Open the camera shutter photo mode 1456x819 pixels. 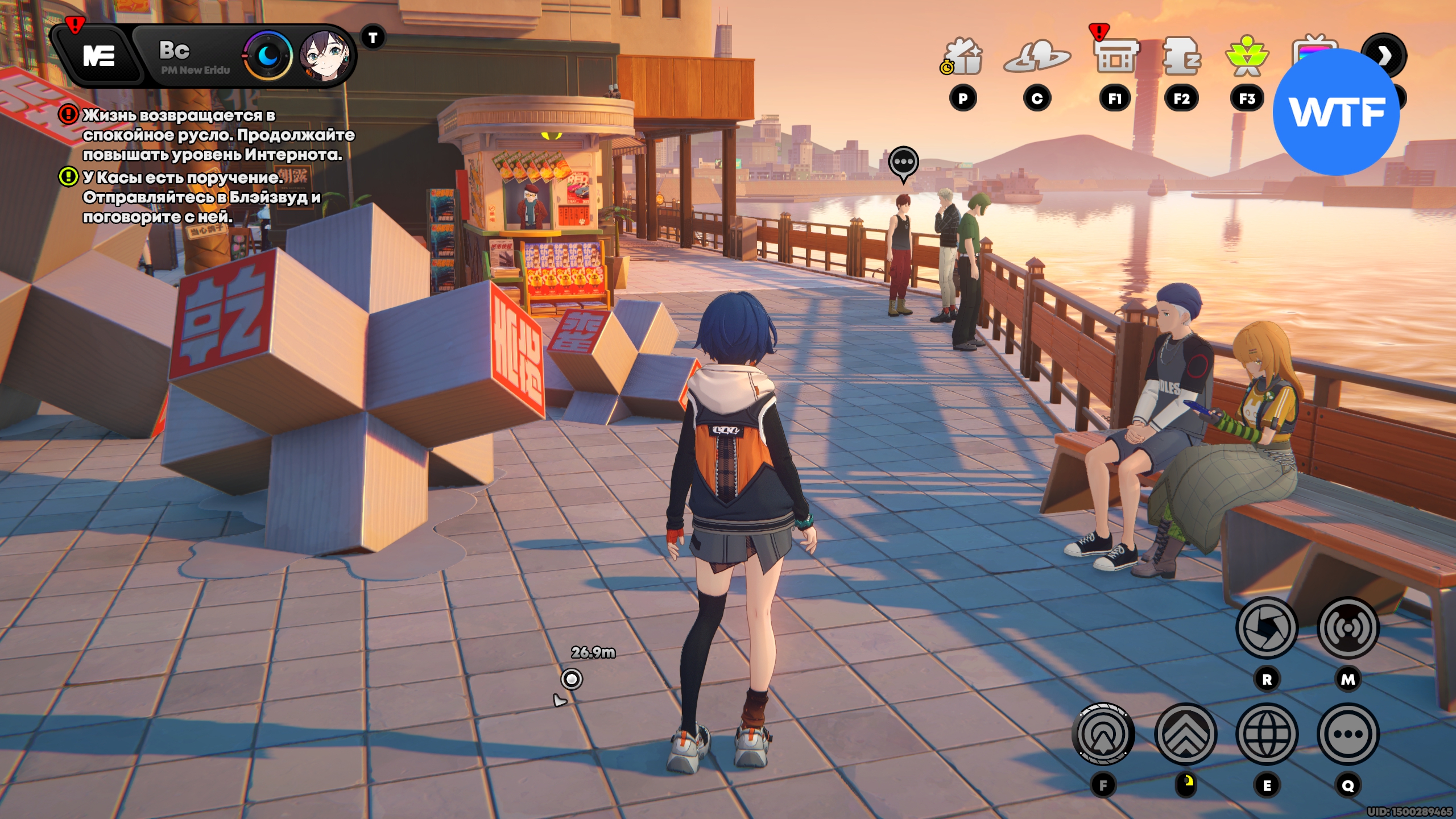pyautogui.click(x=1267, y=628)
